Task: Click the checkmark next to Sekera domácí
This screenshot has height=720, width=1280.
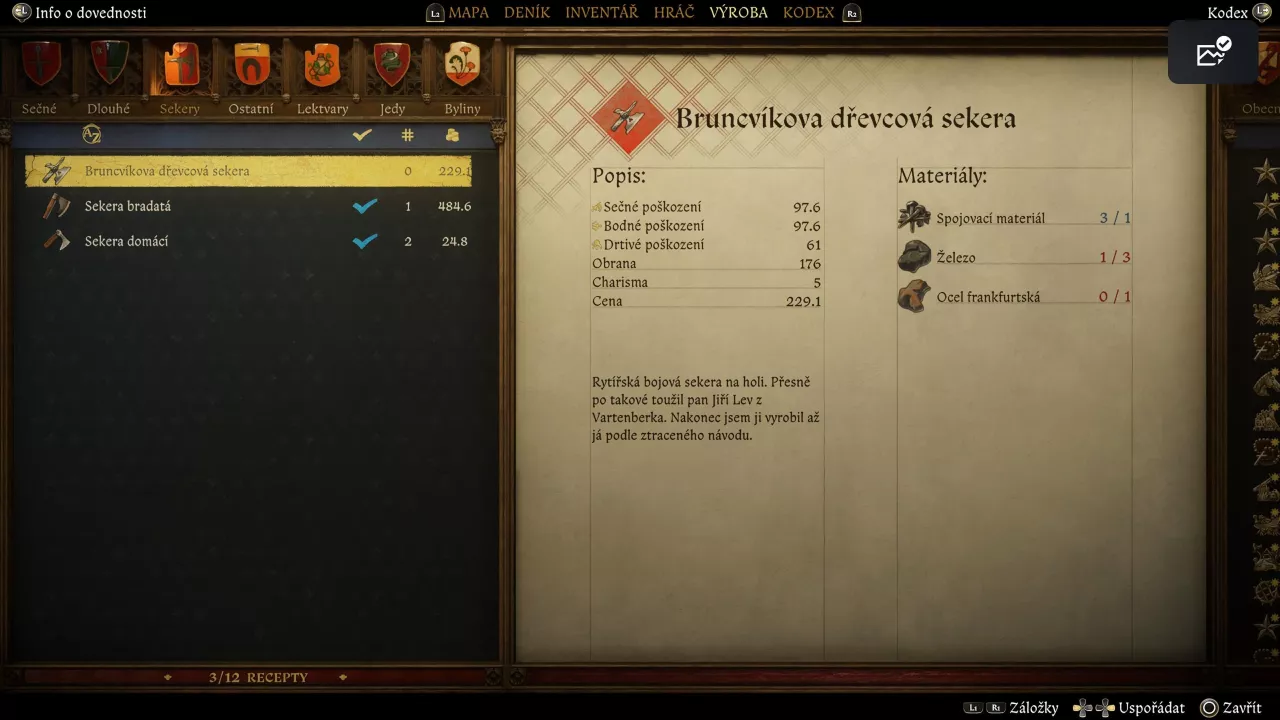Action: coord(365,241)
